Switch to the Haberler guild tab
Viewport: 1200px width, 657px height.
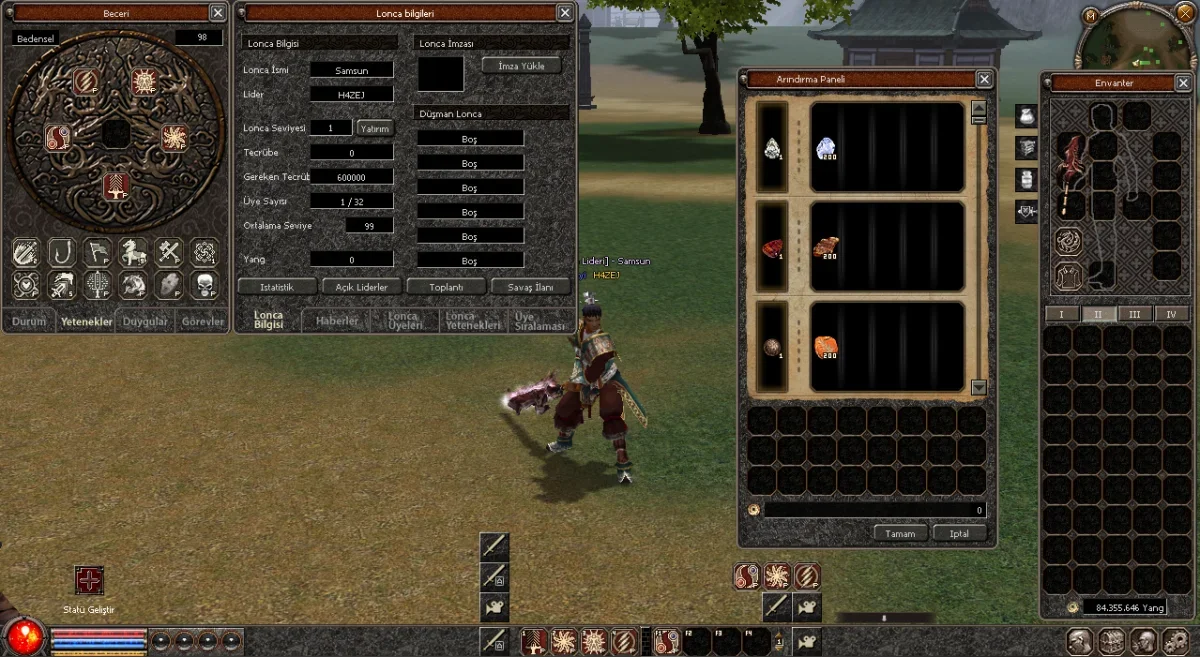coord(337,321)
